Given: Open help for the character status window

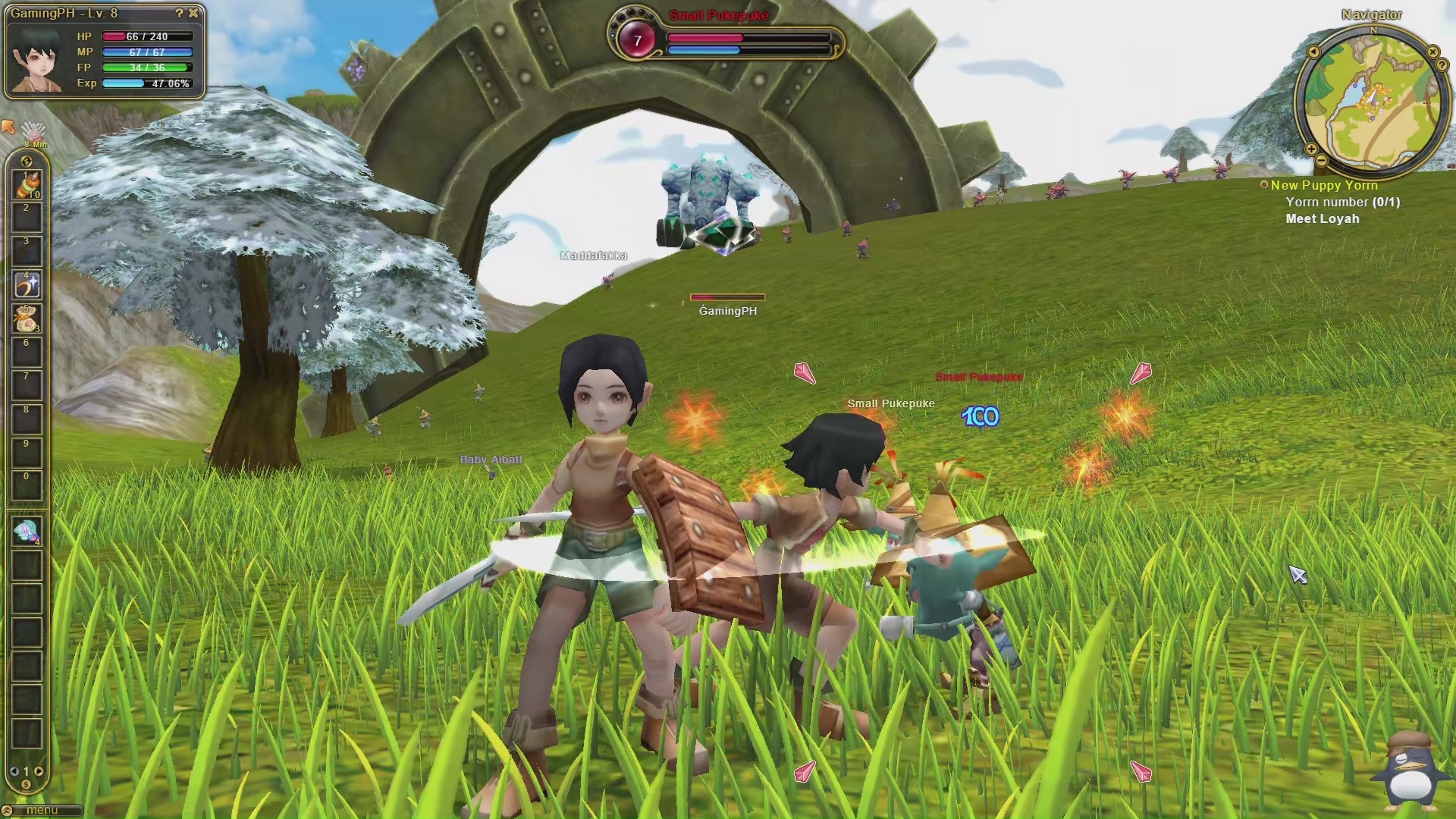Looking at the screenshot, I should [179, 13].
